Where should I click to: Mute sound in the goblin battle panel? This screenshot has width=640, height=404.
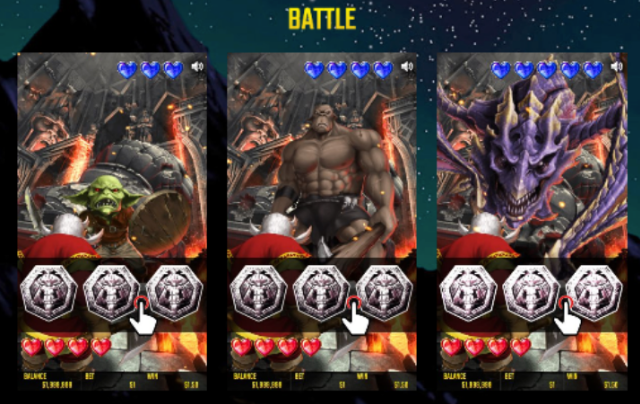pos(197,67)
